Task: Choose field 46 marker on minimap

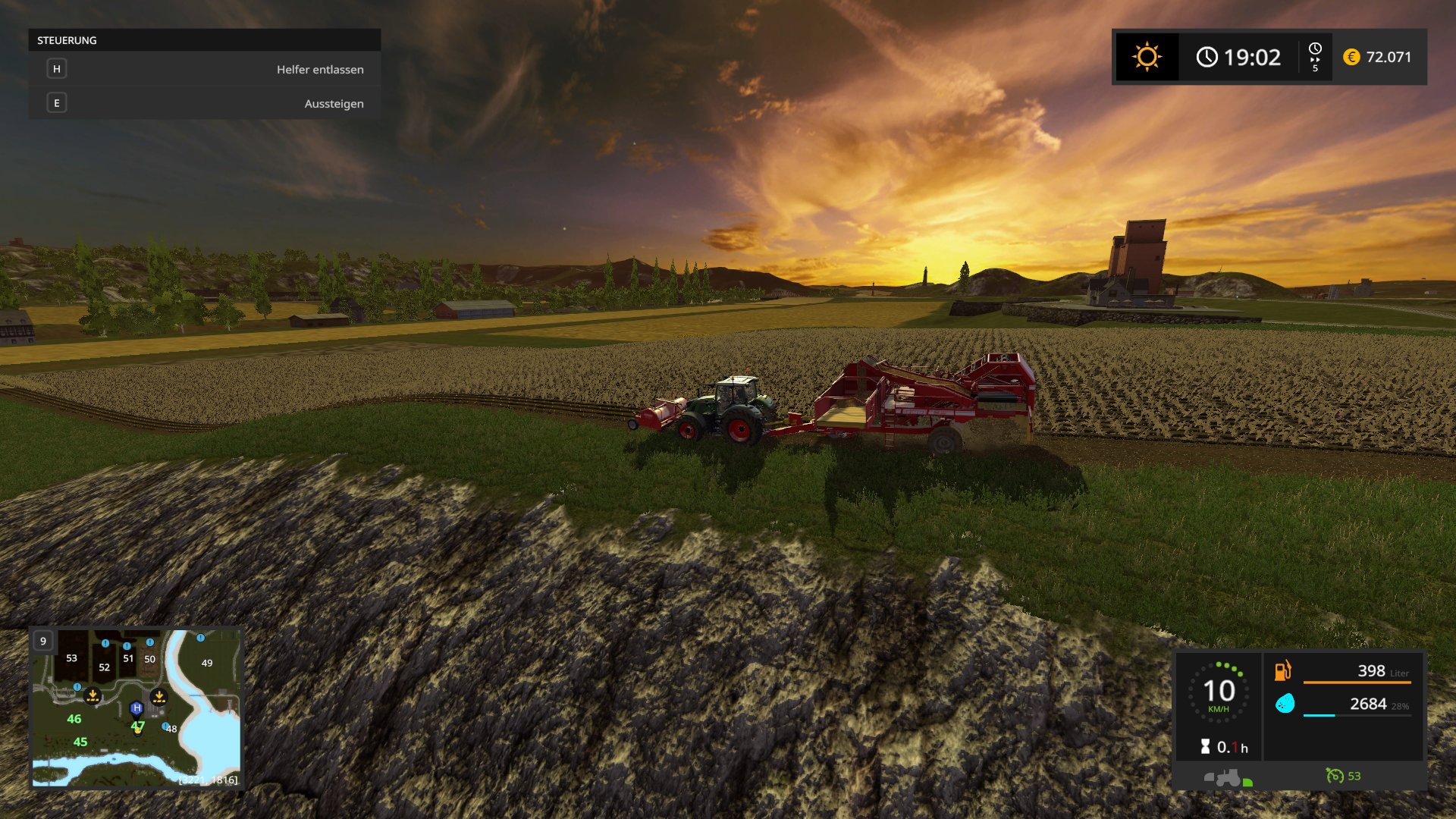Action: coord(74,719)
